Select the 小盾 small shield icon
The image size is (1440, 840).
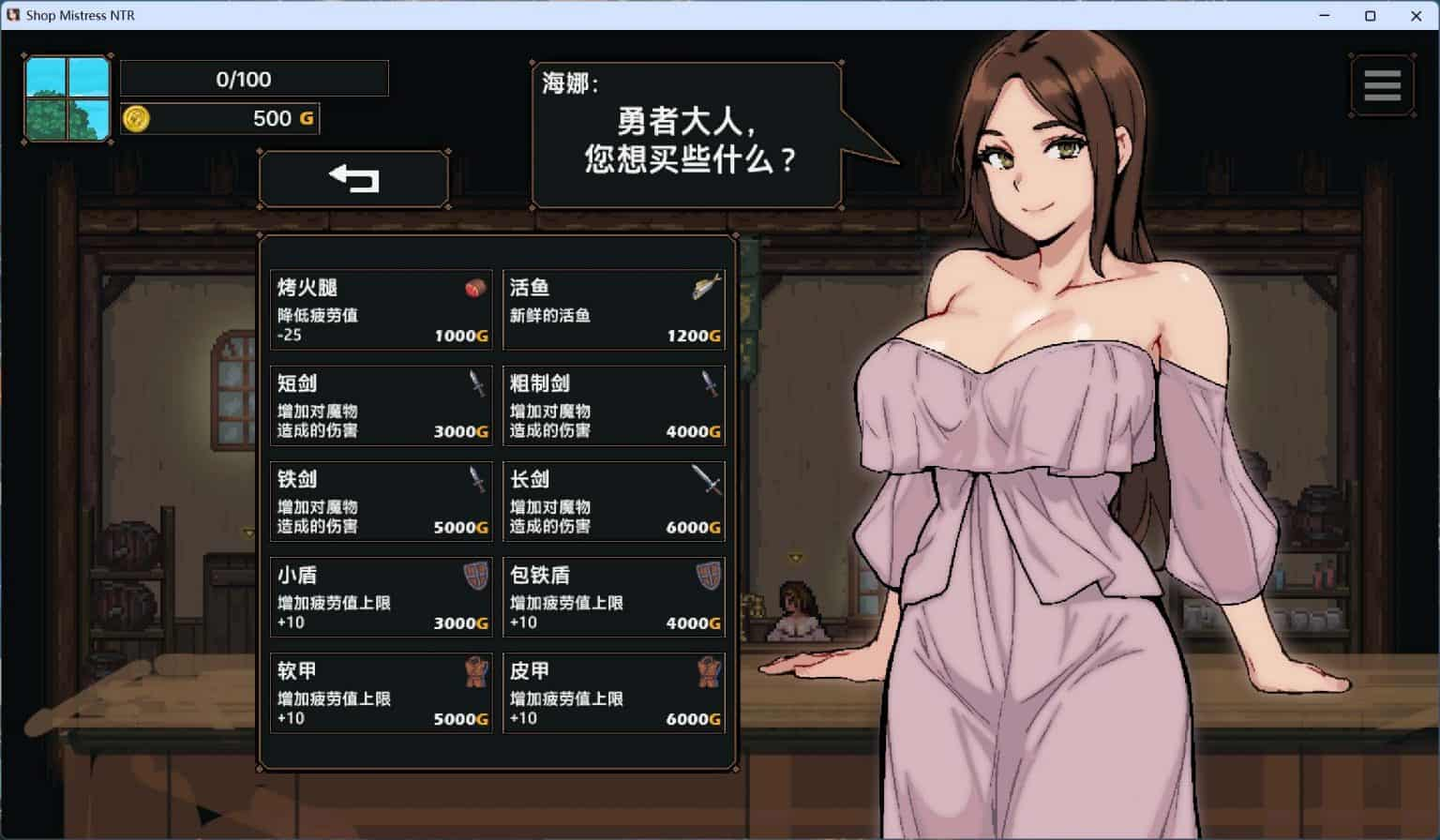(x=473, y=577)
